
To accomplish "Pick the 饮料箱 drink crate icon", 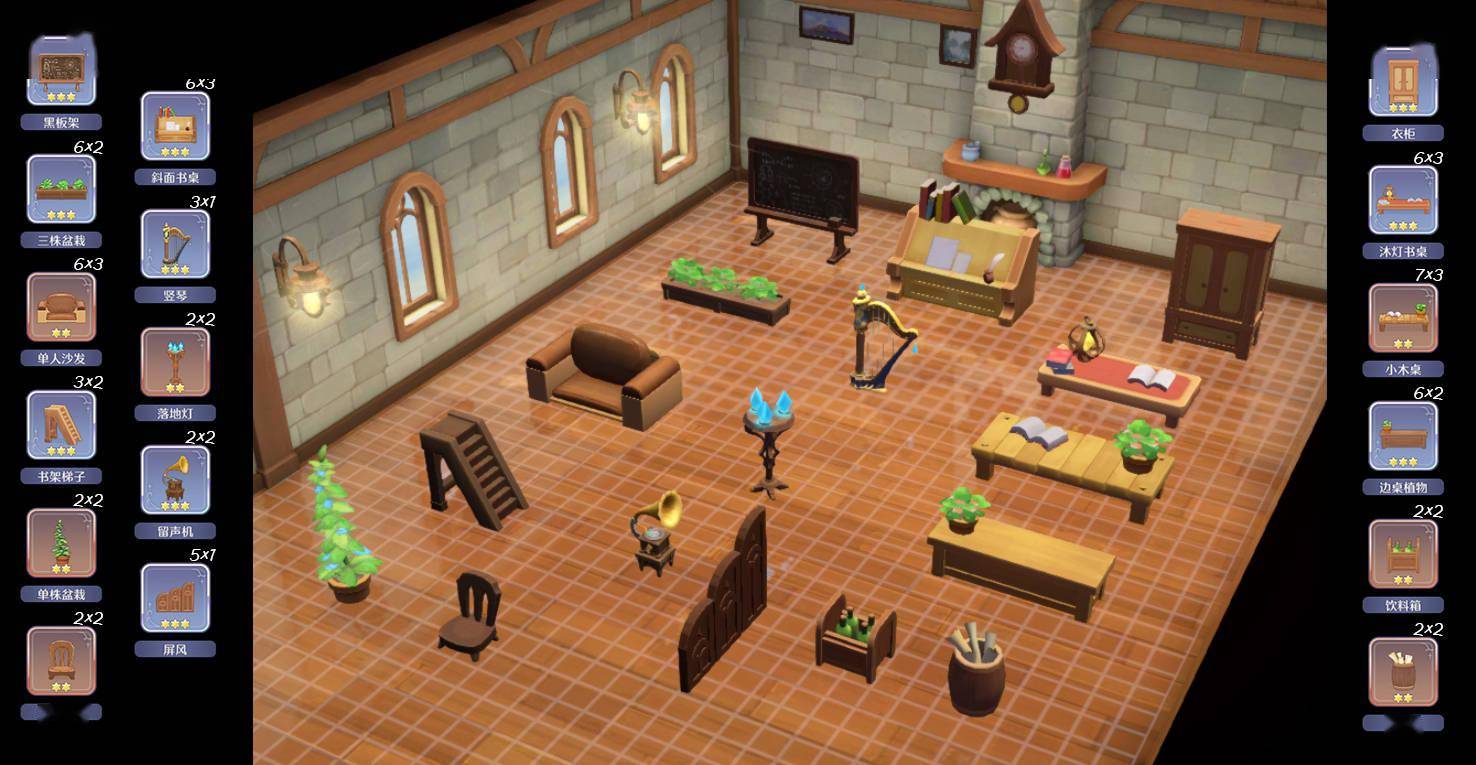I will 1403,554.
